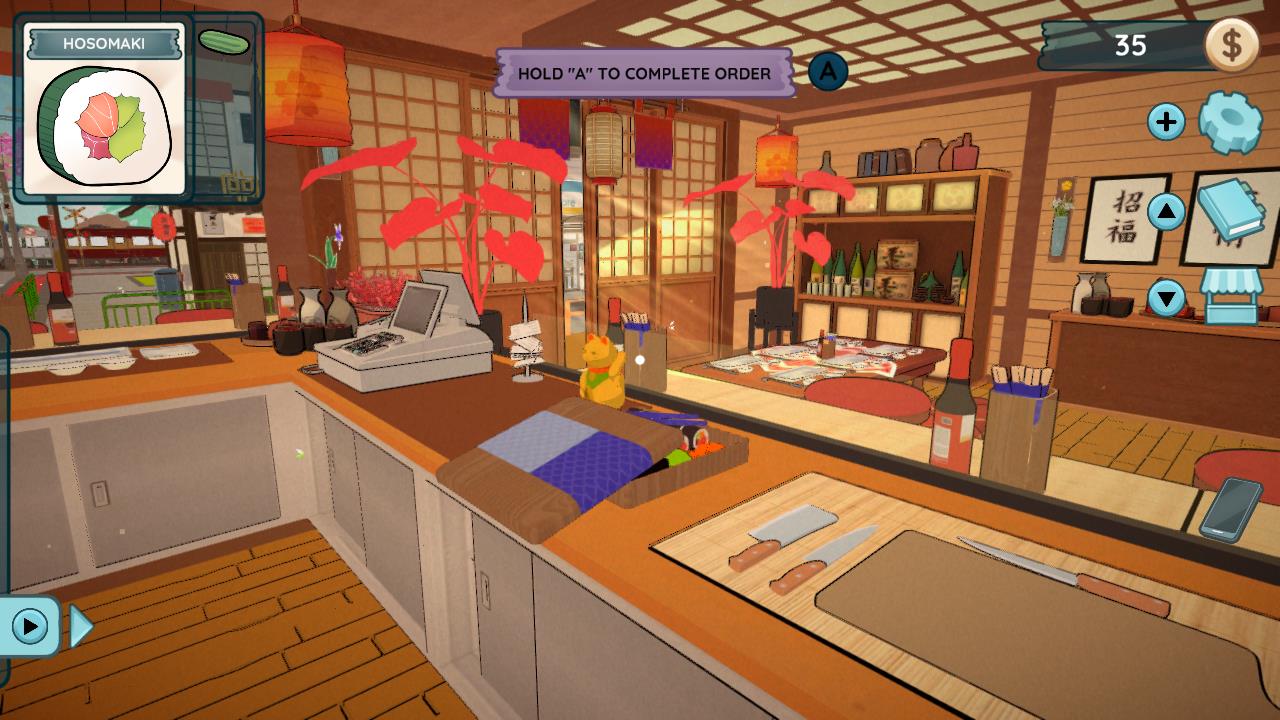Click the blue A prompt icon
The image size is (1280, 720).
click(x=827, y=72)
